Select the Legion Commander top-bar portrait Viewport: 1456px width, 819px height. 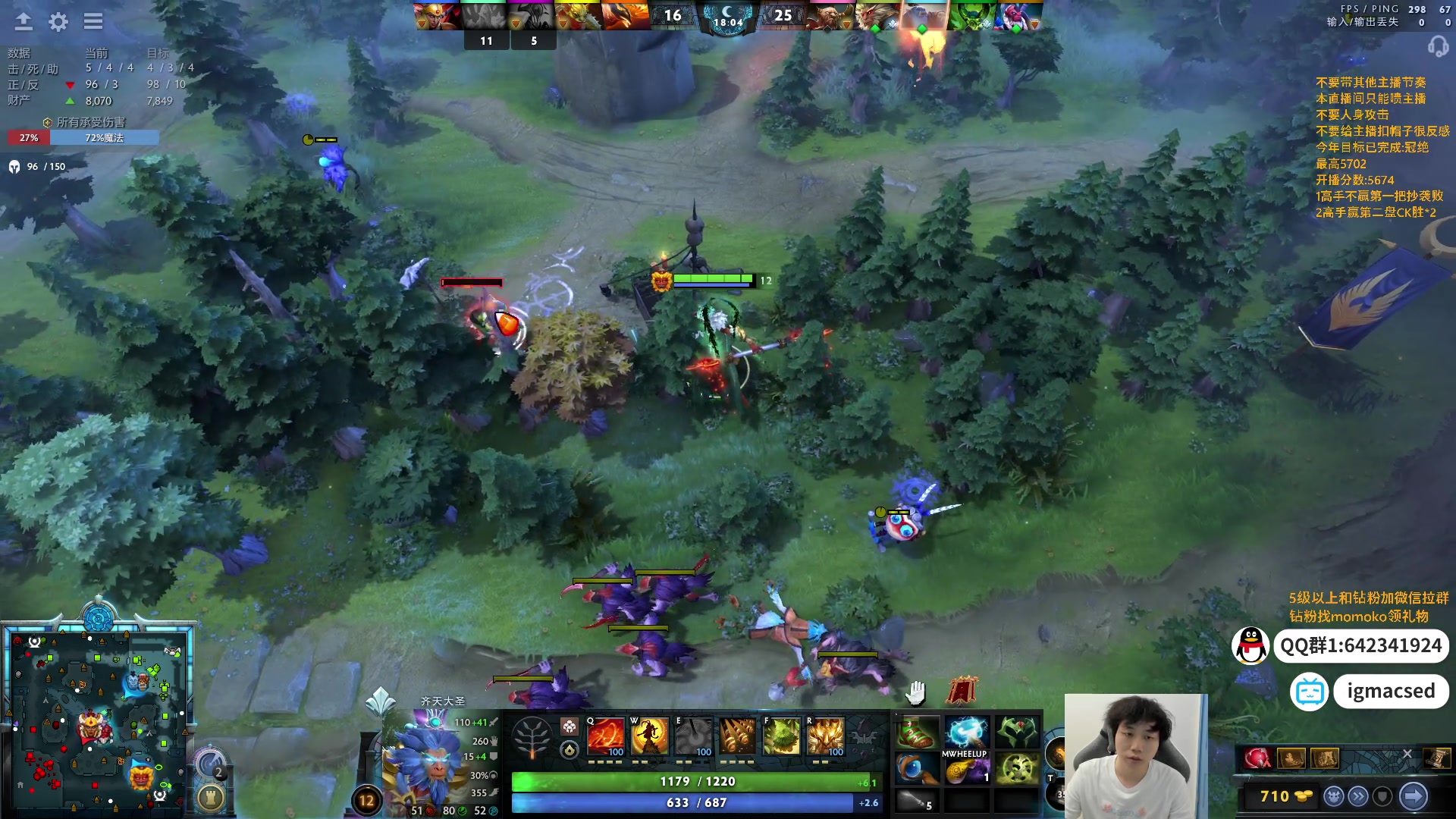click(438, 16)
